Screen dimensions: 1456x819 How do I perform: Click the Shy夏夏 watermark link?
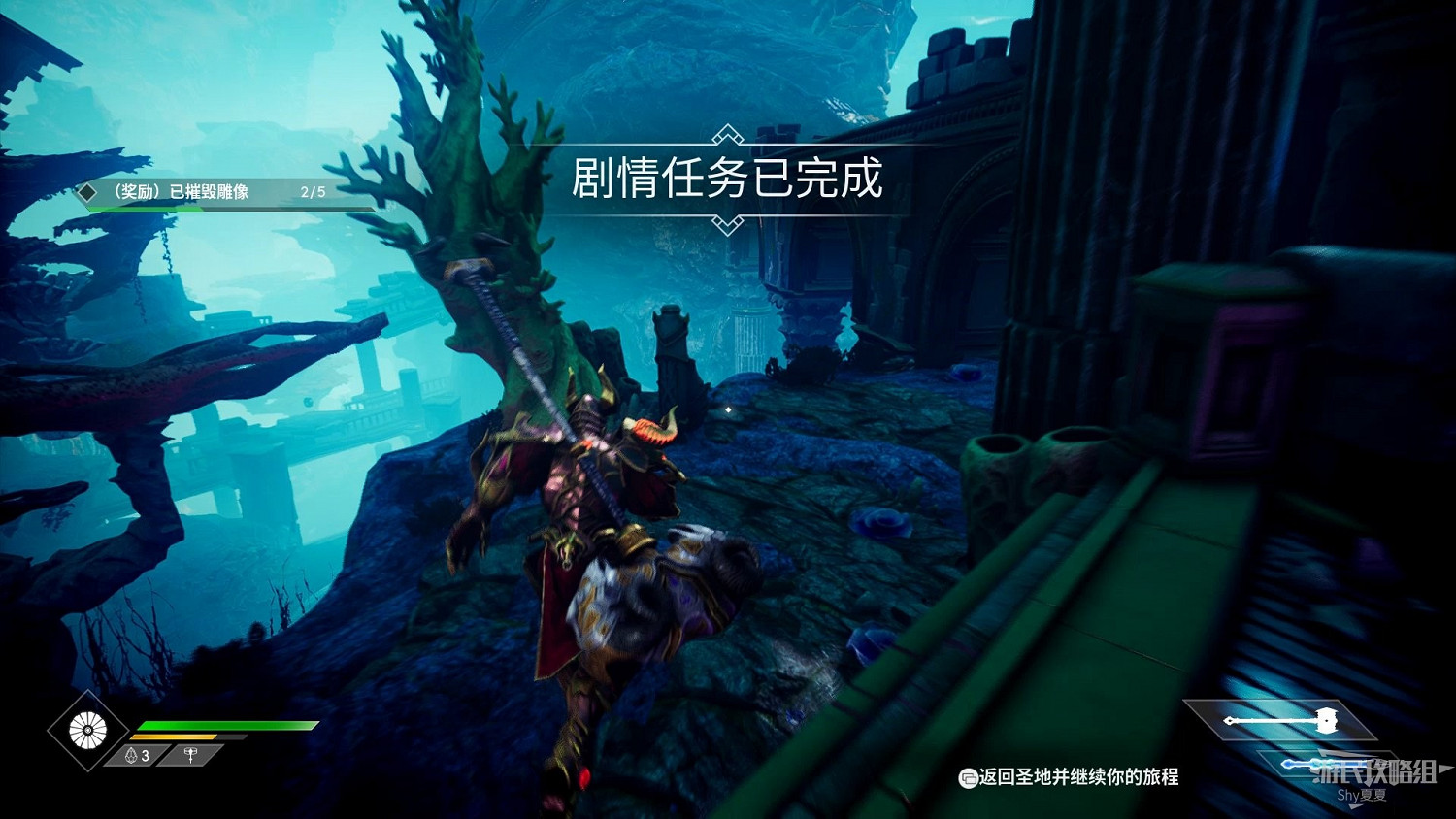tap(1363, 796)
